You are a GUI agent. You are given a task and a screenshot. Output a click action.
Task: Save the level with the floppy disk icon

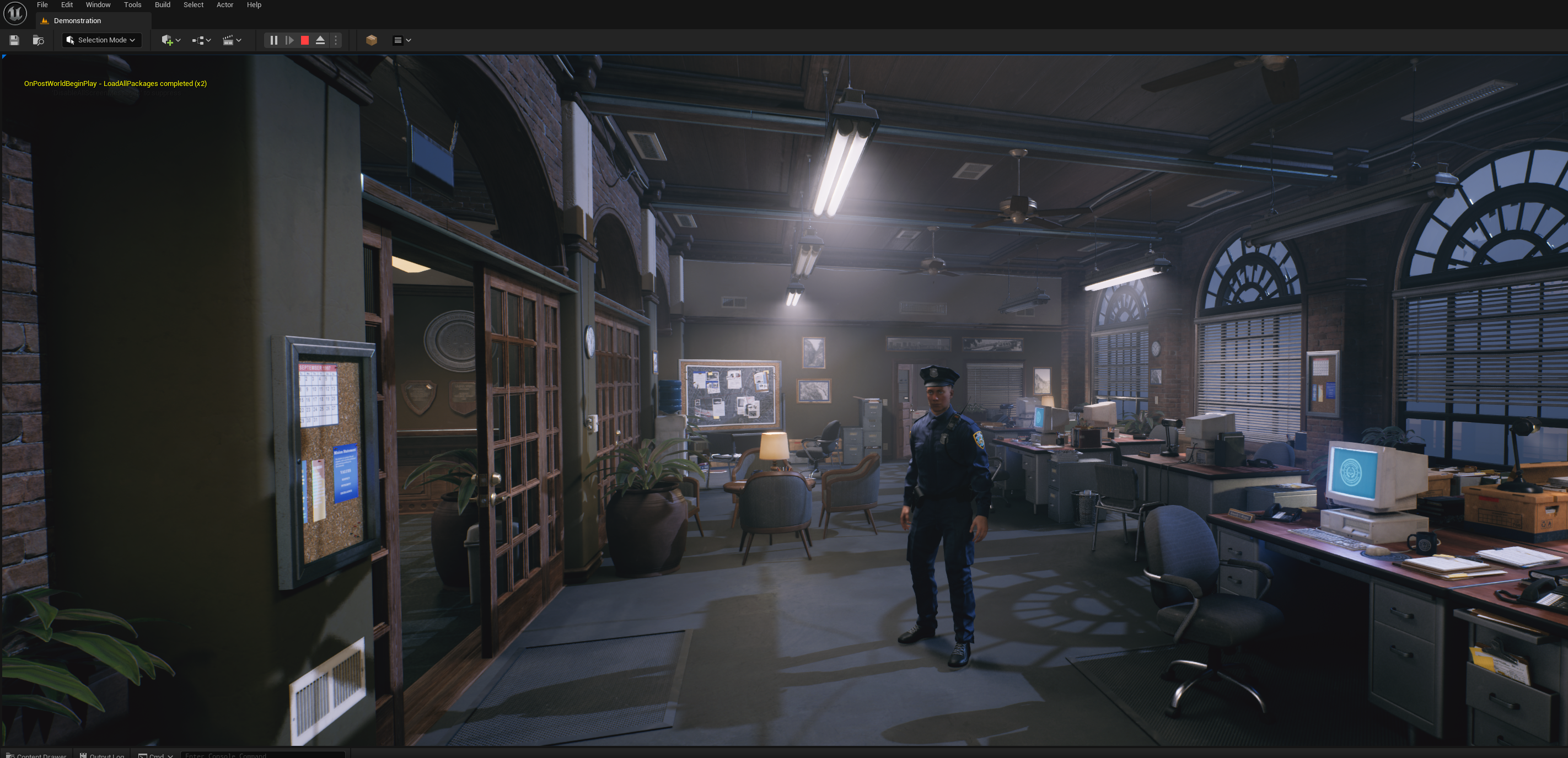14,40
